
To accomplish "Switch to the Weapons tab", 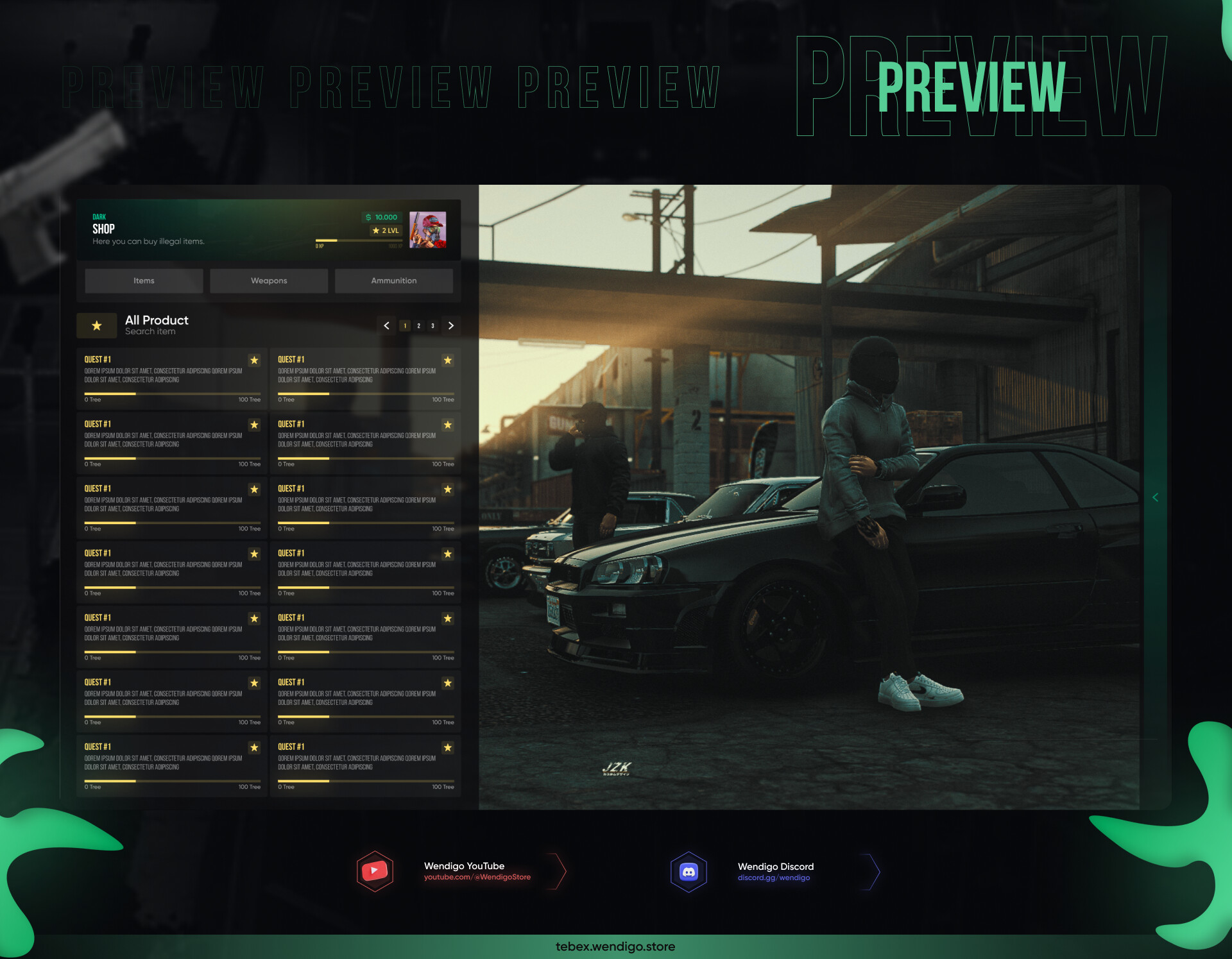I will [268, 280].
